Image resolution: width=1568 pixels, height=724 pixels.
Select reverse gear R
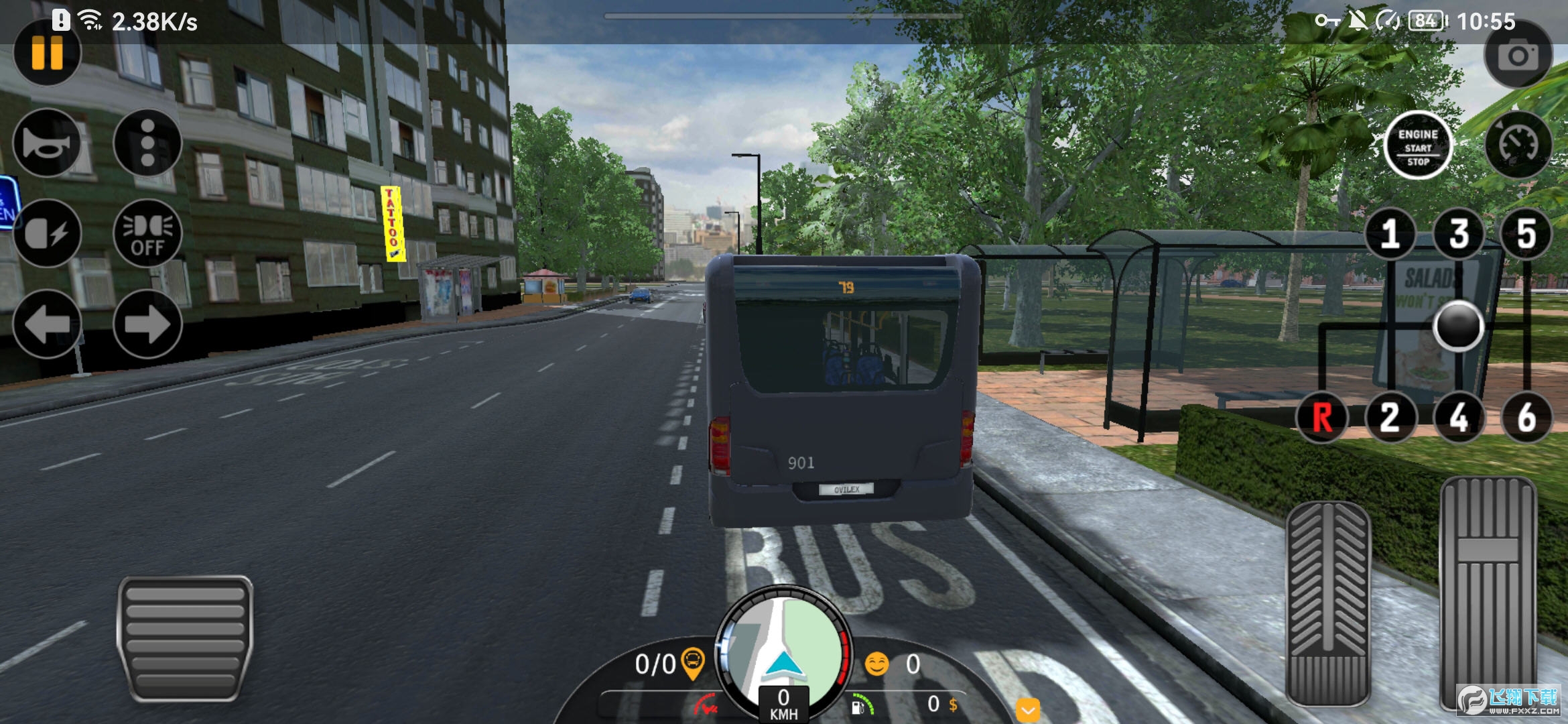click(x=1322, y=417)
